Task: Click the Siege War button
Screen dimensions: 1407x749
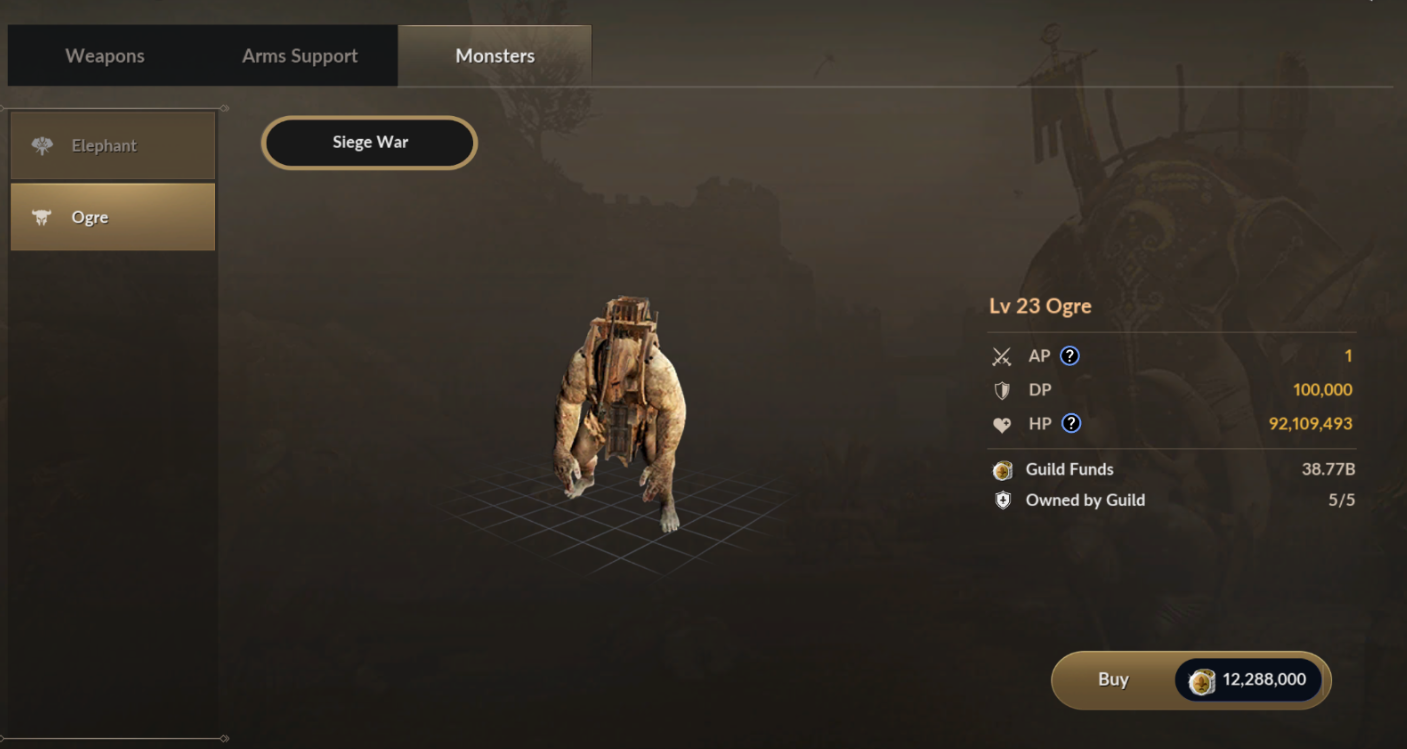Action: [x=370, y=143]
